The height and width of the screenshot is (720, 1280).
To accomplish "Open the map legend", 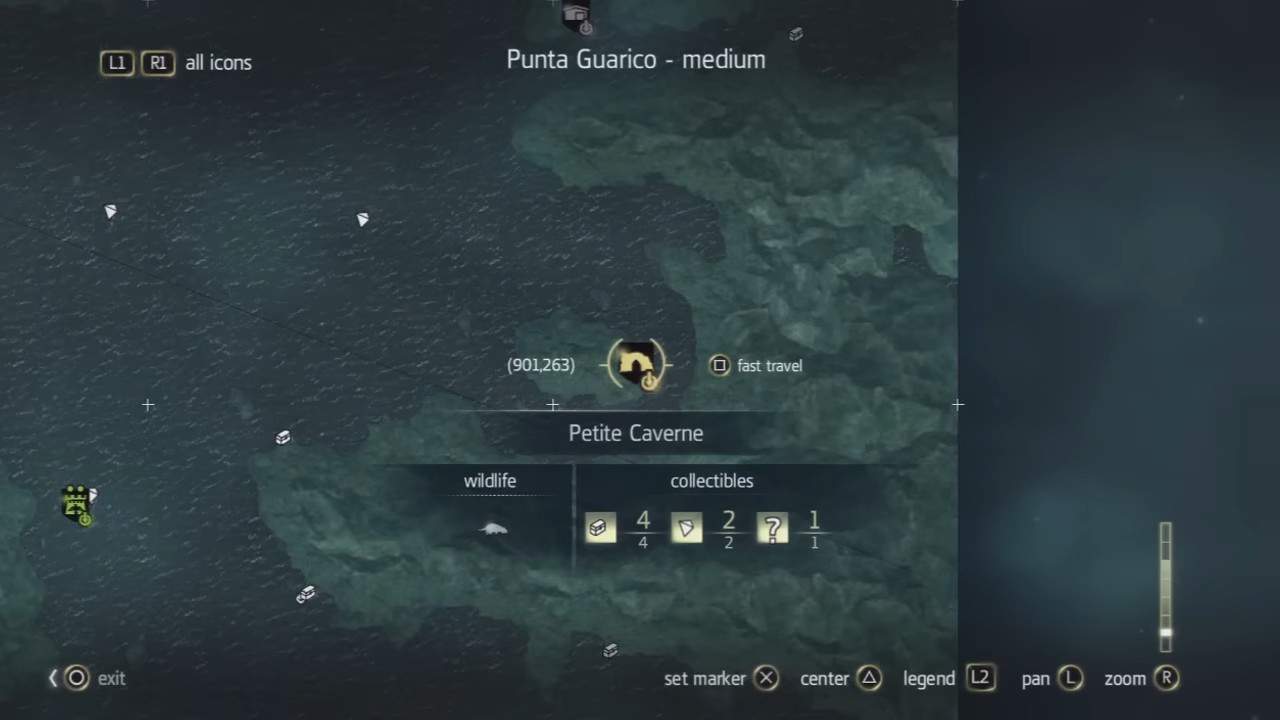I will pyautogui.click(x=980, y=678).
